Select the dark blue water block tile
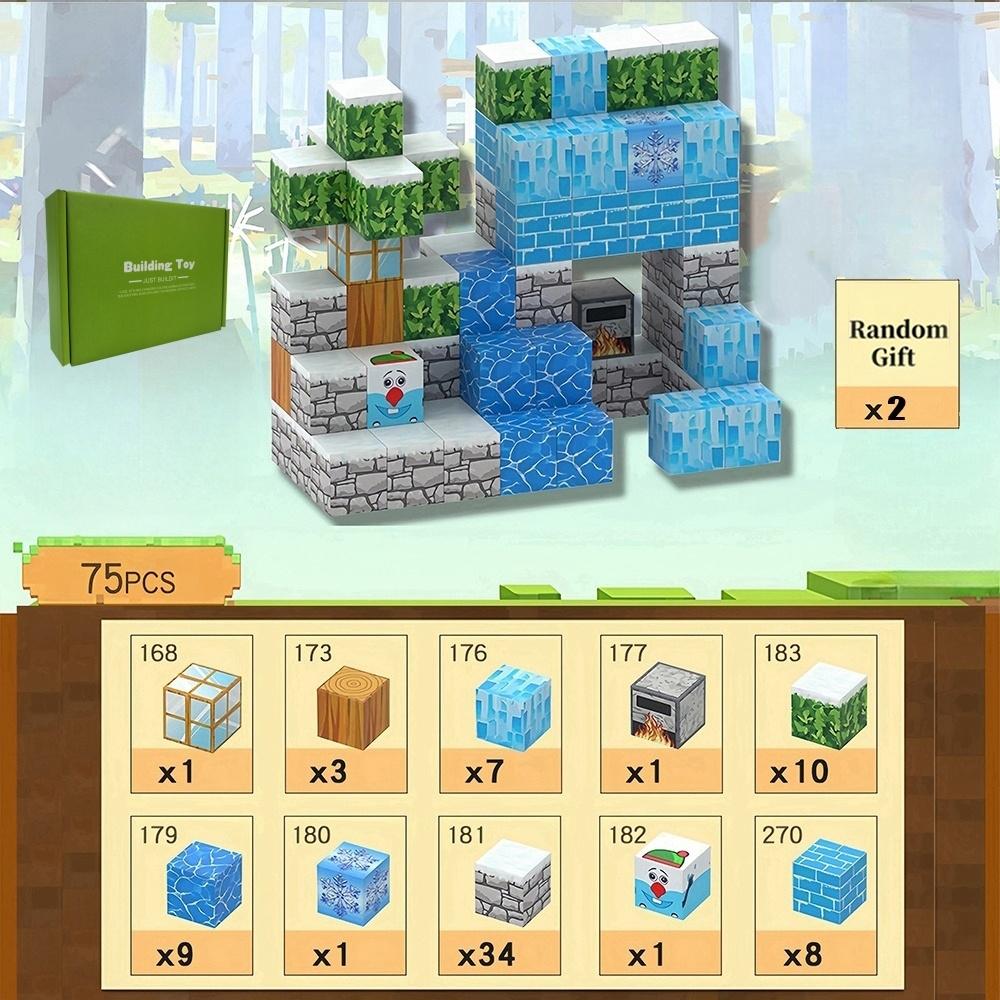The height and width of the screenshot is (1000, 1000). coord(191,893)
